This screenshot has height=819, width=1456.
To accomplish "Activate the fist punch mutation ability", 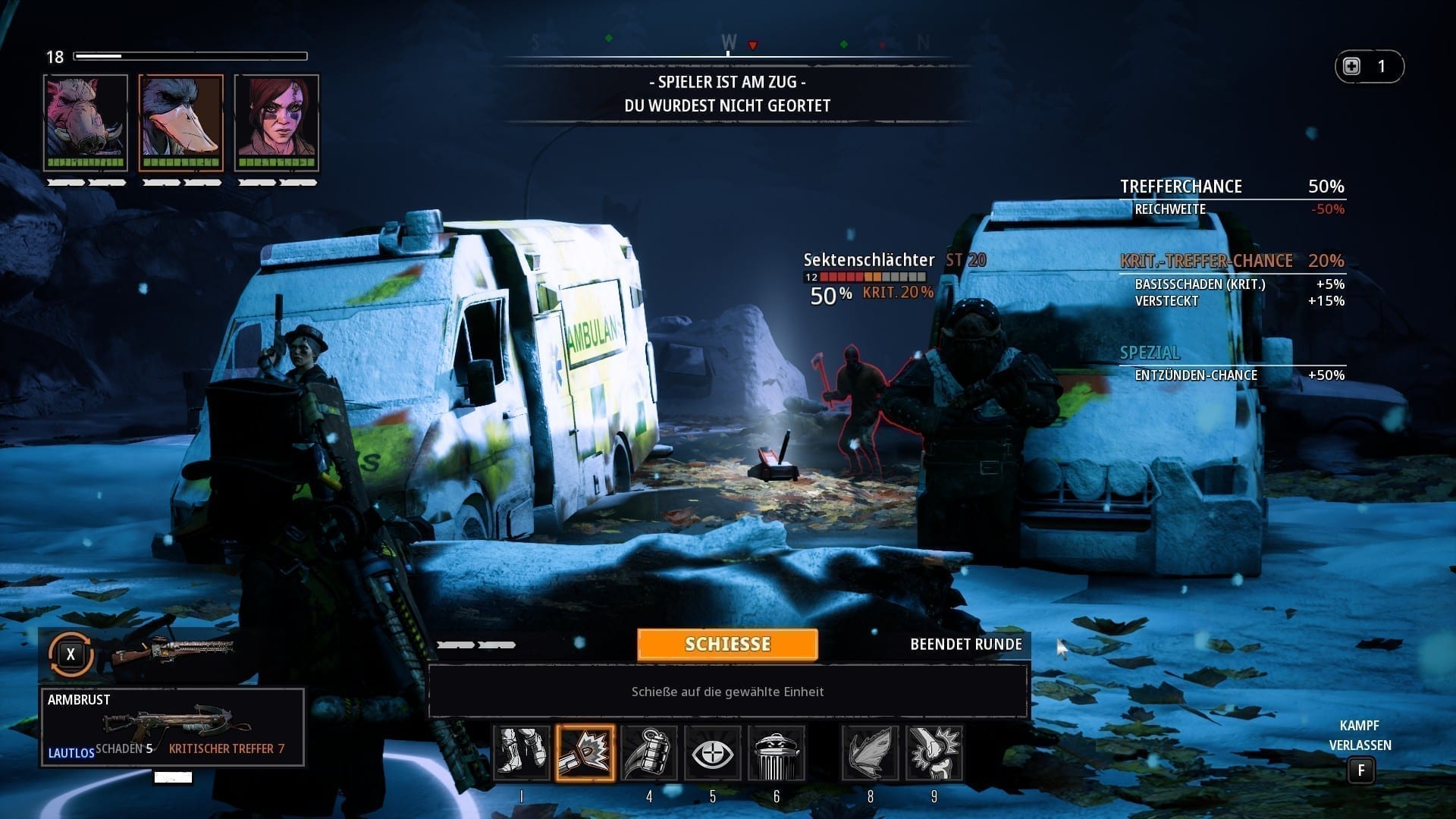I will pyautogui.click(x=934, y=753).
